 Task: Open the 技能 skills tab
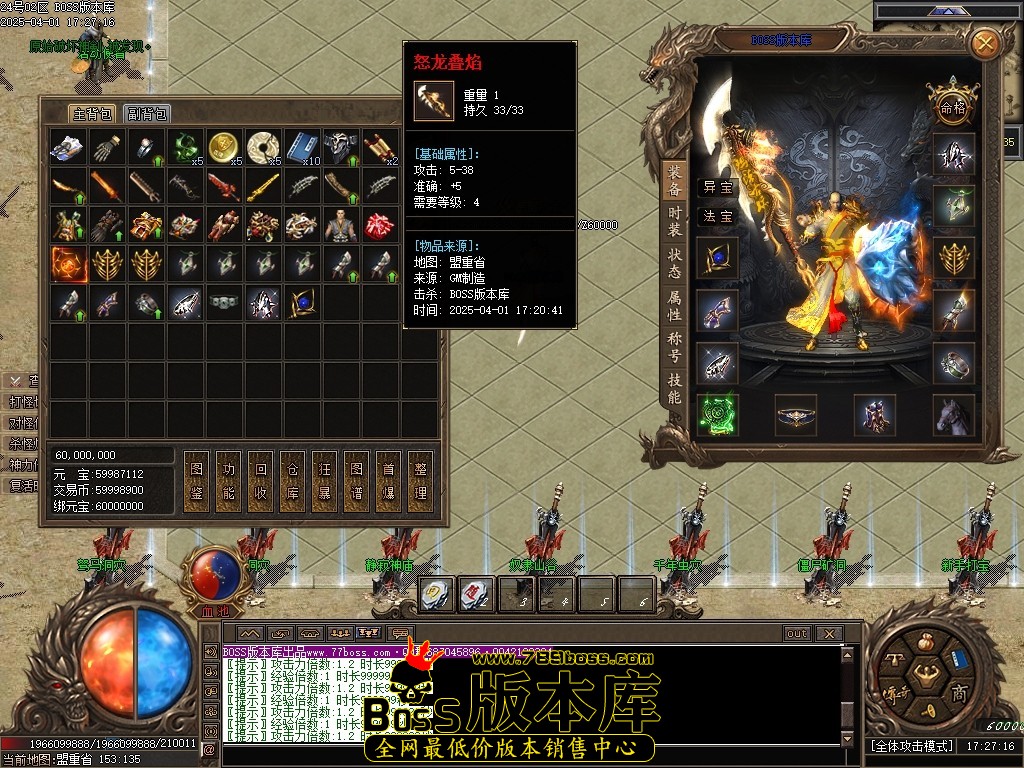pos(675,388)
